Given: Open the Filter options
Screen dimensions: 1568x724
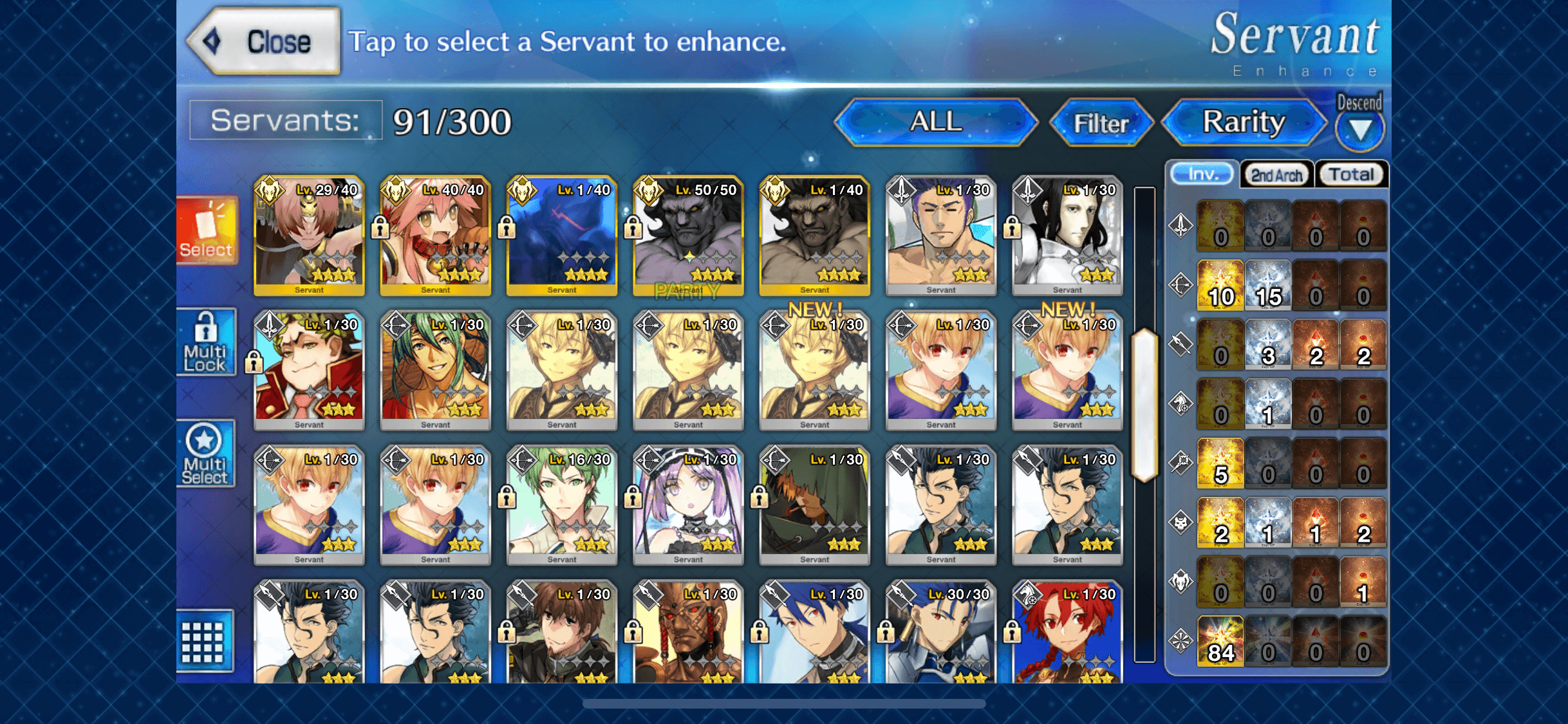Looking at the screenshot, I should pyautogui.click(x=1101, y=123).
